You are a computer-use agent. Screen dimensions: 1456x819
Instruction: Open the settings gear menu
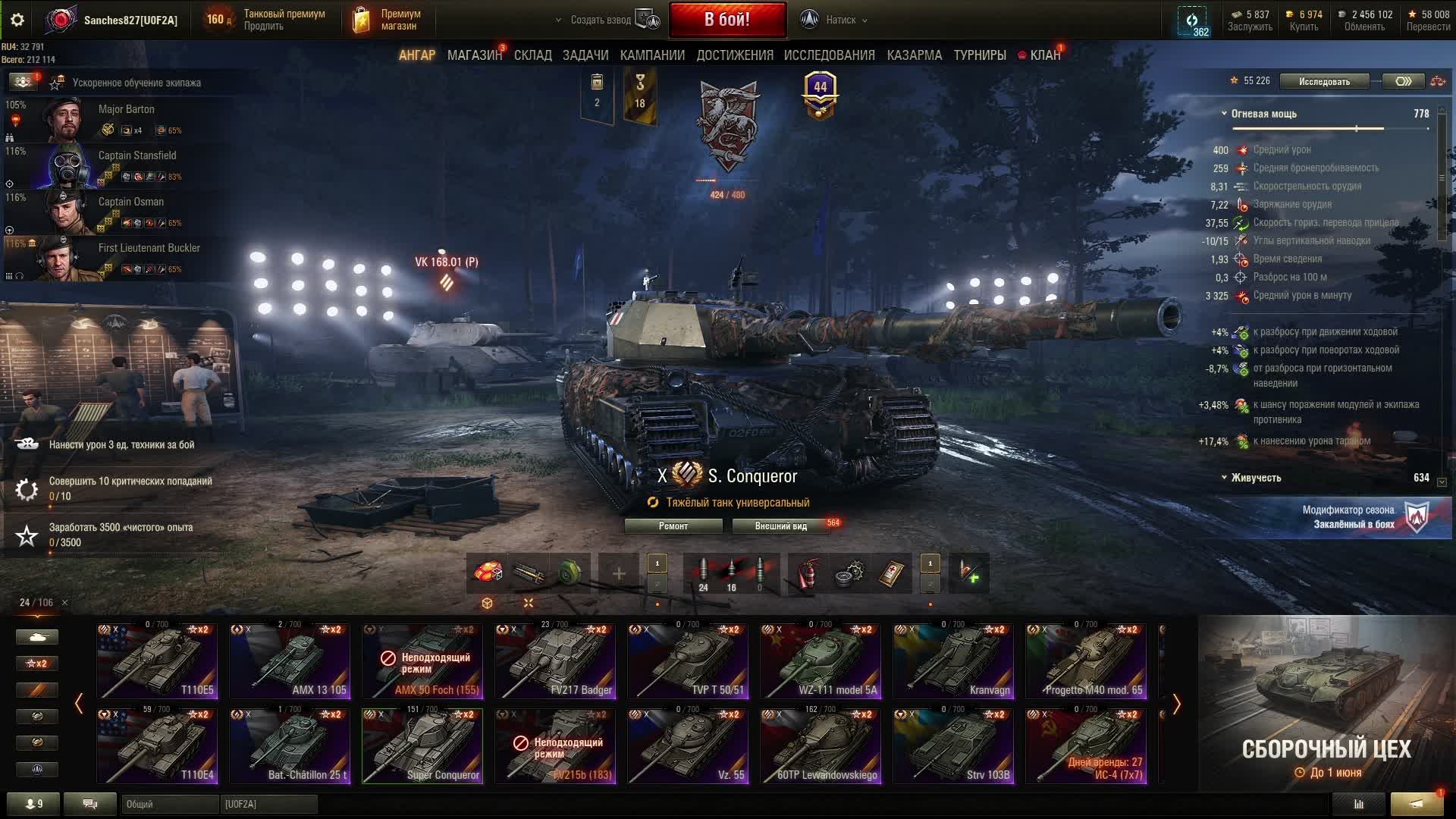pos(17,20)
